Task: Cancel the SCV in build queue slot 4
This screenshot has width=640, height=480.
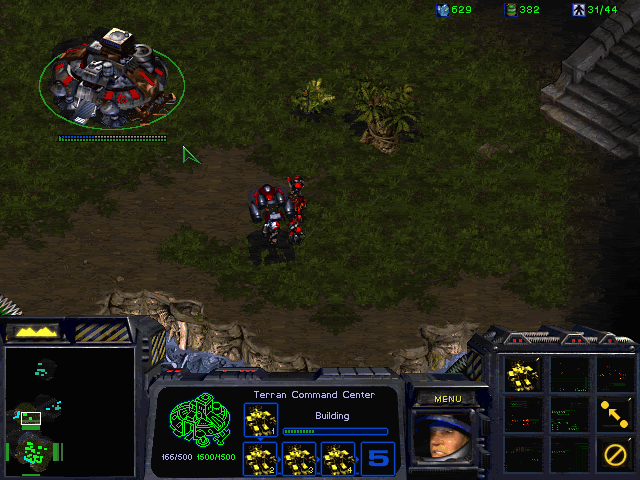Action: click(x=337, y=459)
